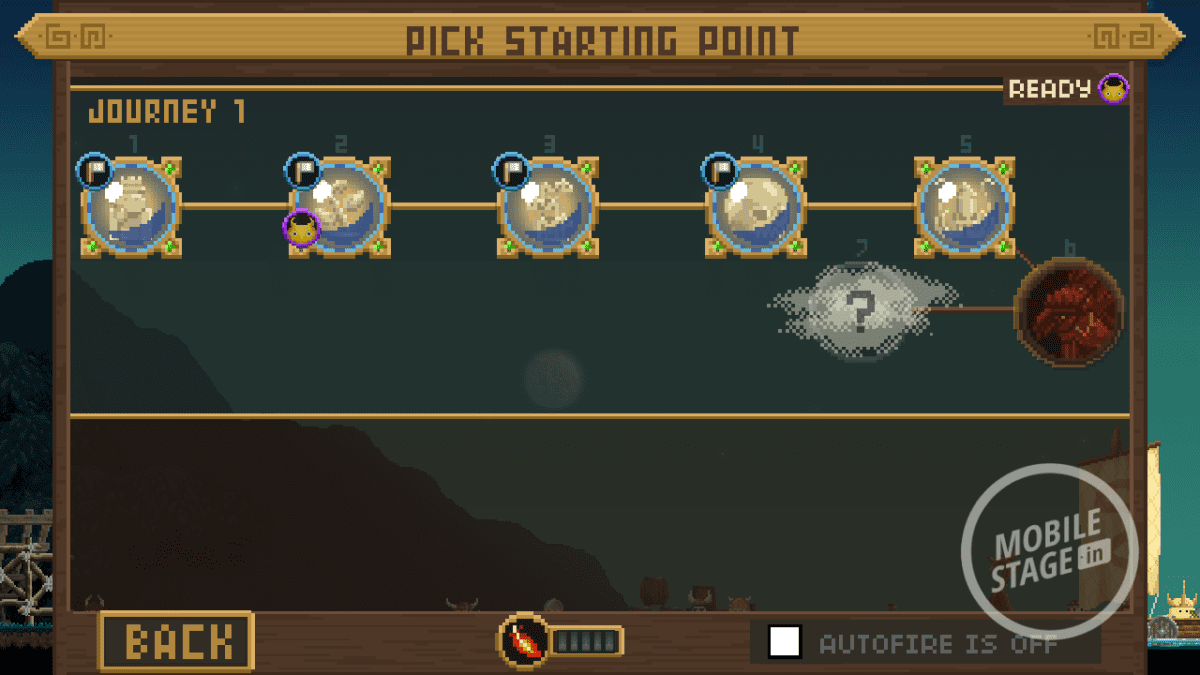Choose level 5 map node
The image size is (1200, 675).
click(x=965, y=207)
